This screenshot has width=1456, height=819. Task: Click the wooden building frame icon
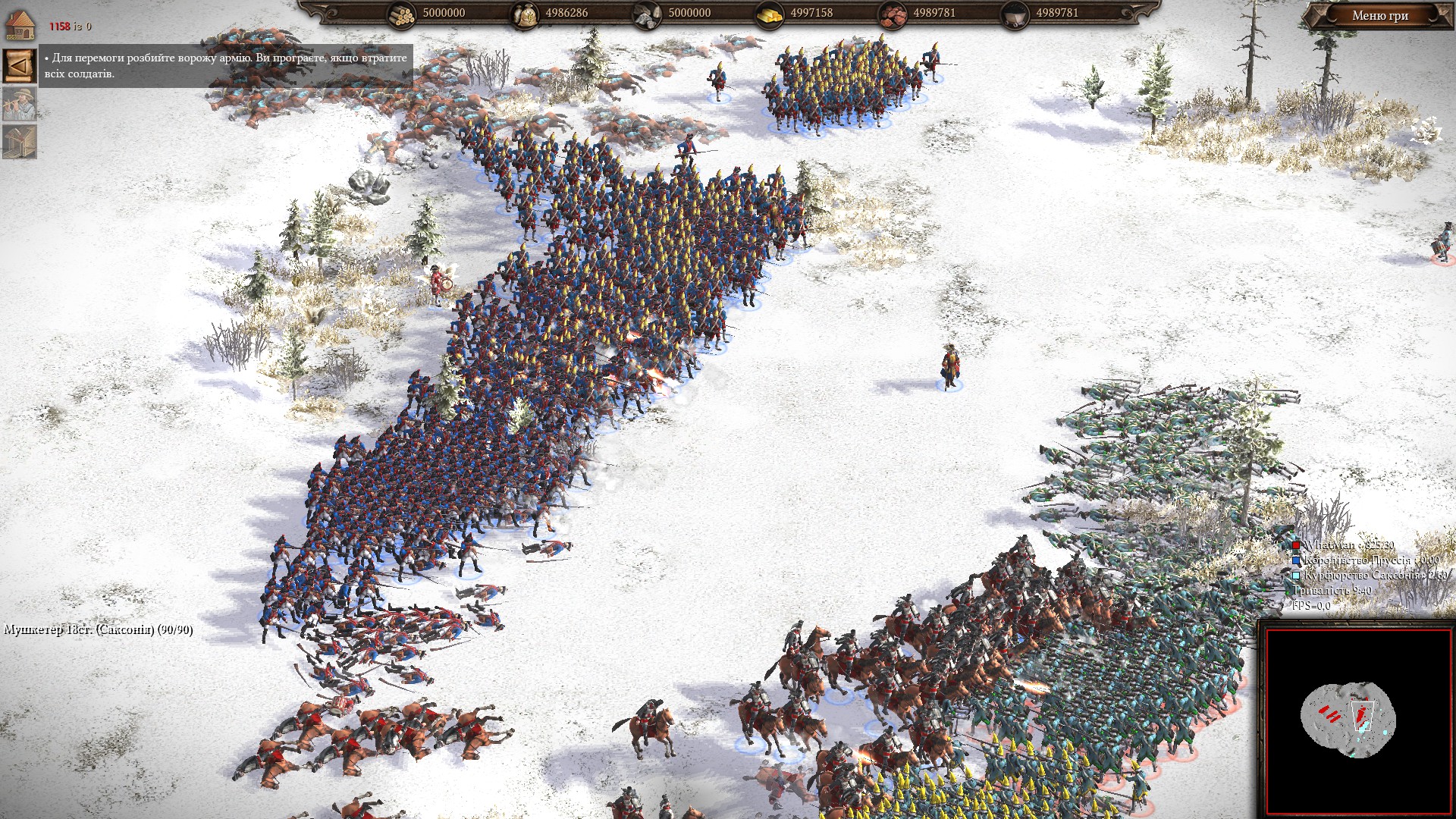point(19,142)
